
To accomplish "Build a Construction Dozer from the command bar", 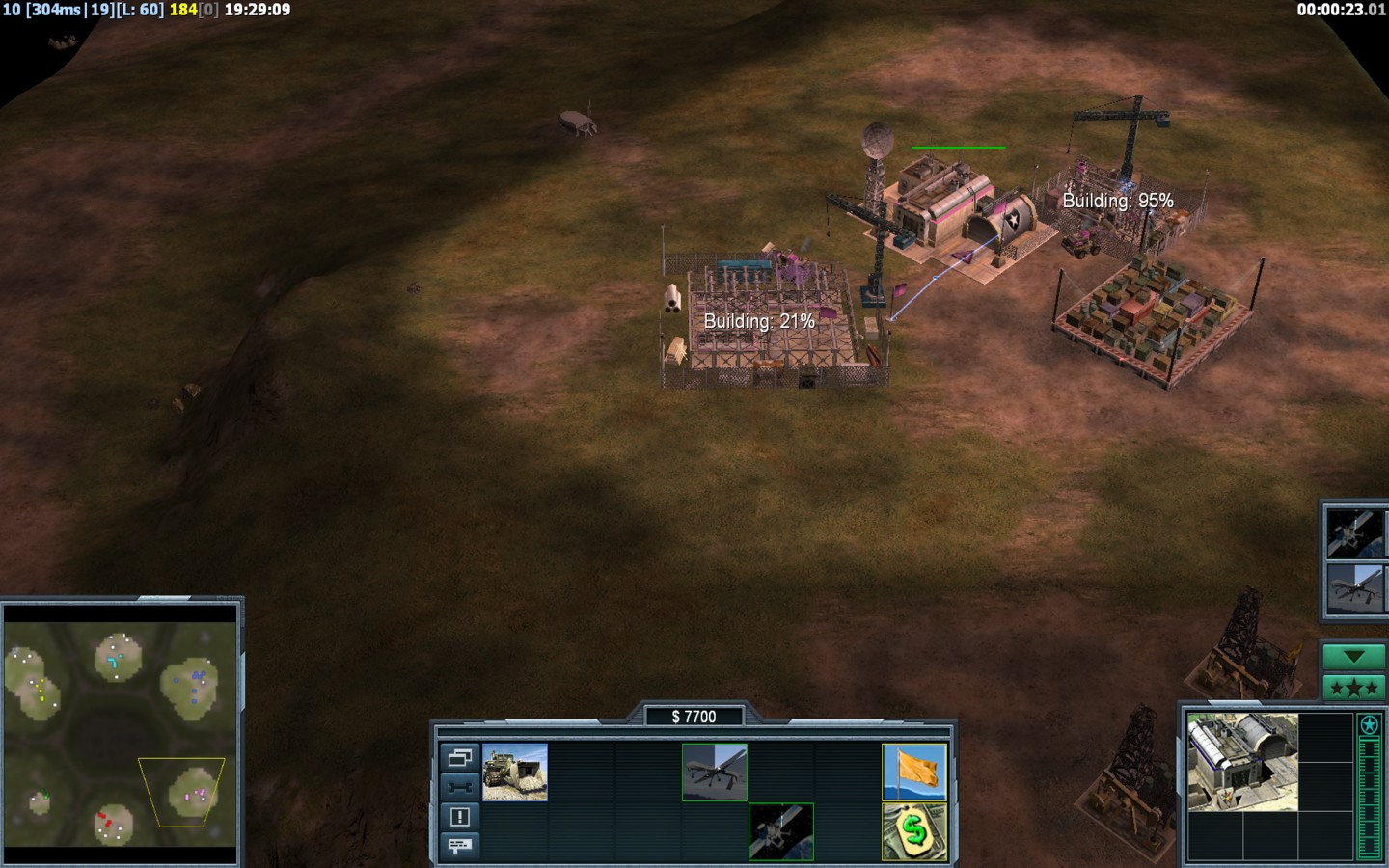I will tap(515, 772).
